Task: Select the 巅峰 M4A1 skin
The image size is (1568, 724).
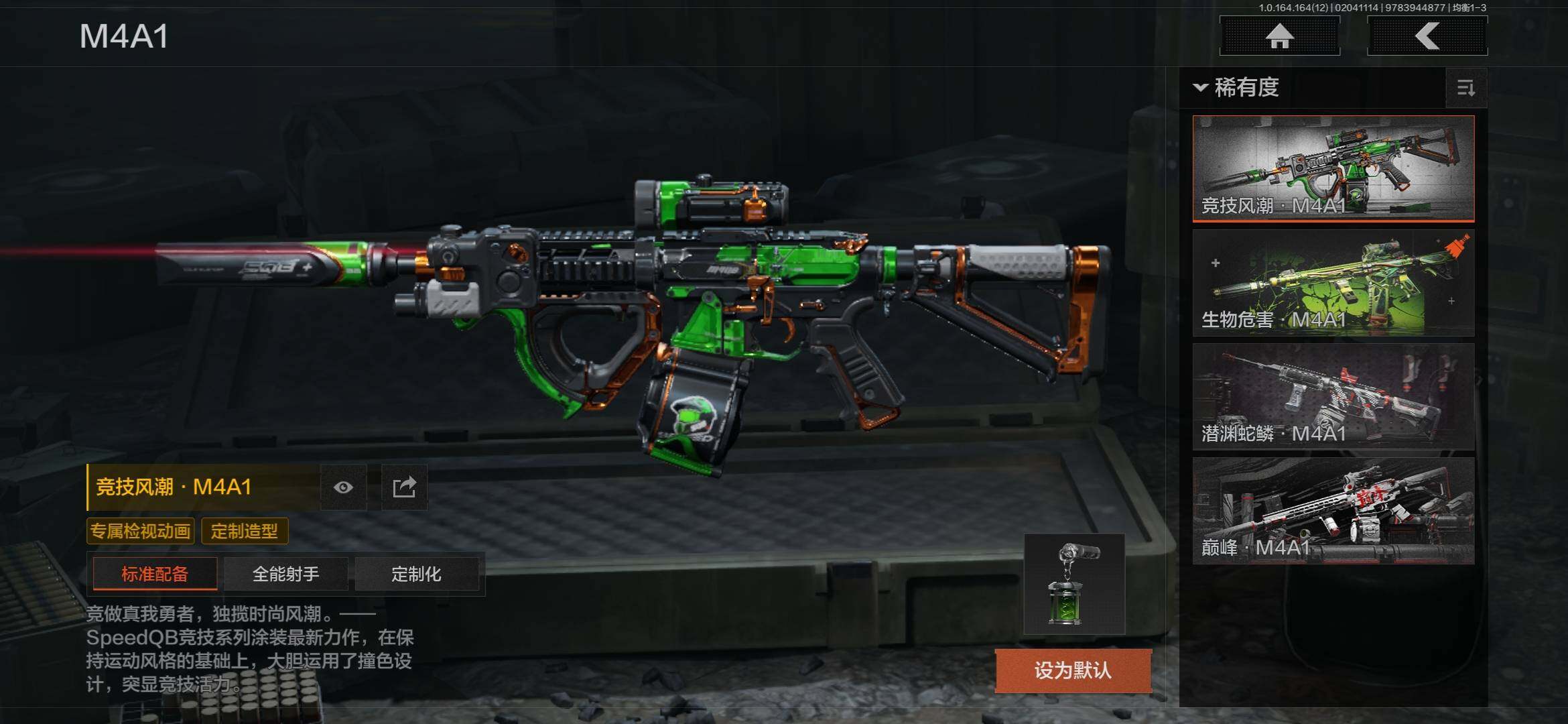Action: (x=1333, y=510)
